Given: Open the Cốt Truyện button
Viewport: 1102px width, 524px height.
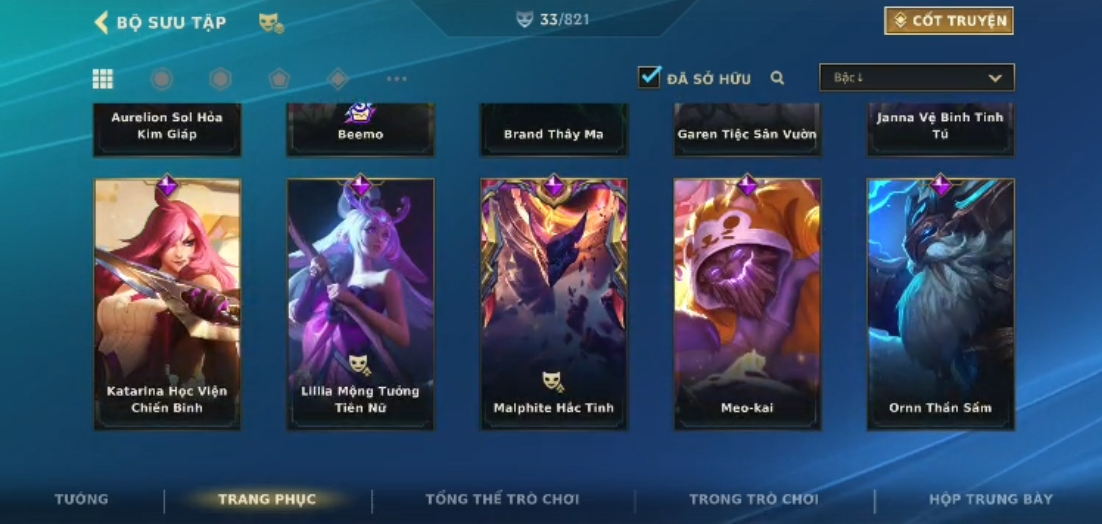Looking at the screenshot, I should coord(948,21).
